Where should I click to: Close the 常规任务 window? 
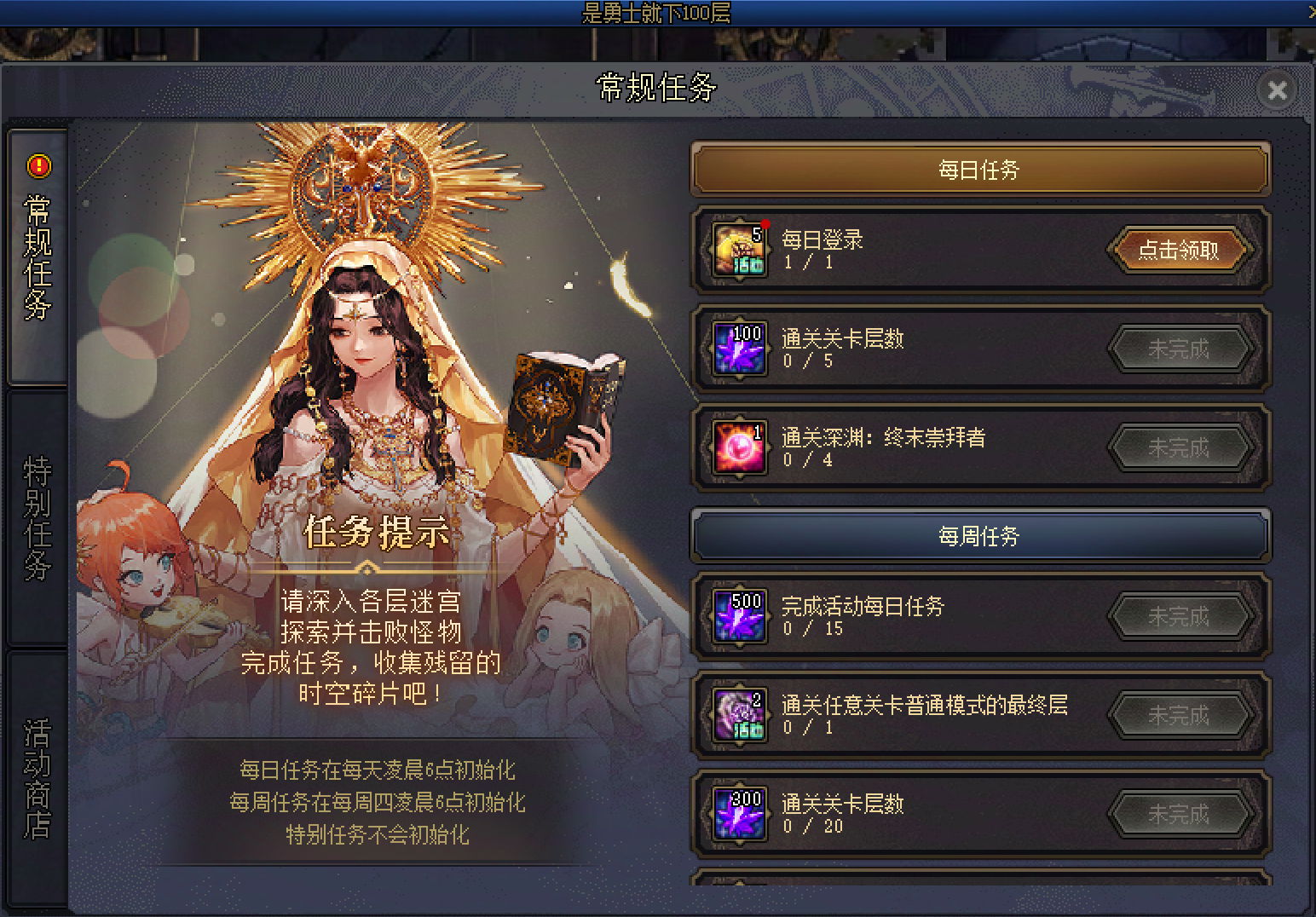point(1276,90)
